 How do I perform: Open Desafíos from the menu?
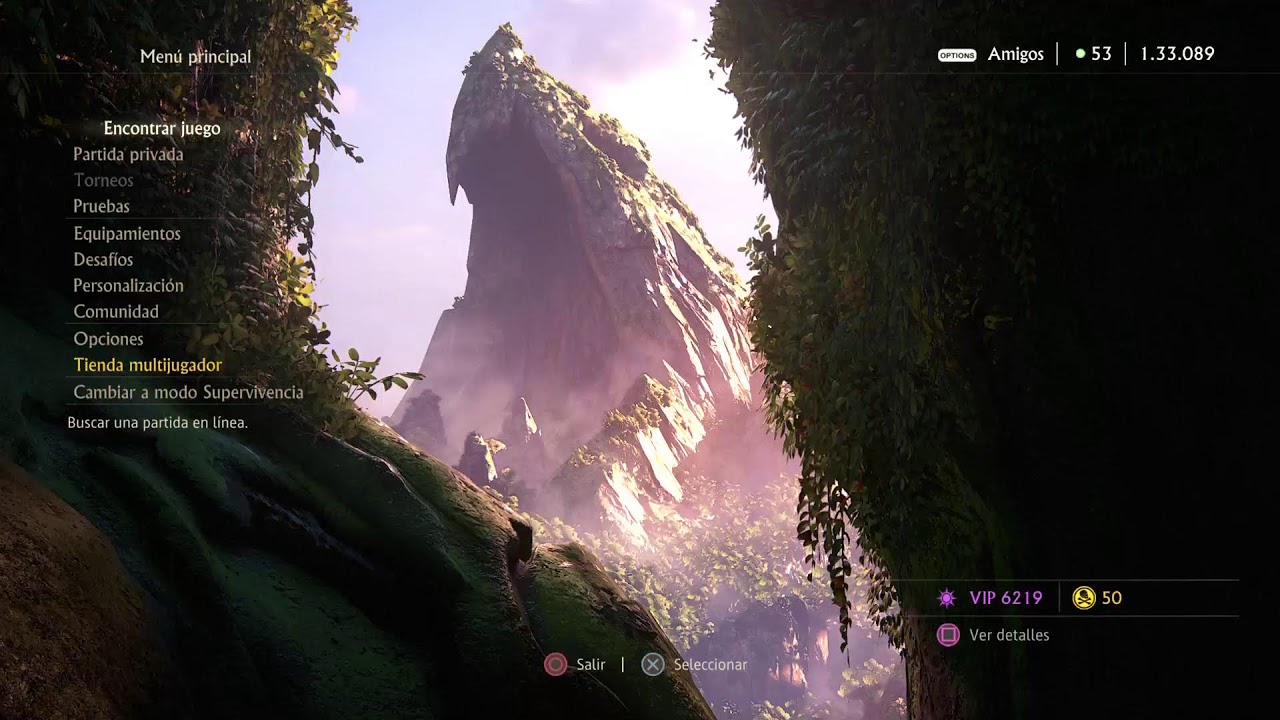pos(103,259)
